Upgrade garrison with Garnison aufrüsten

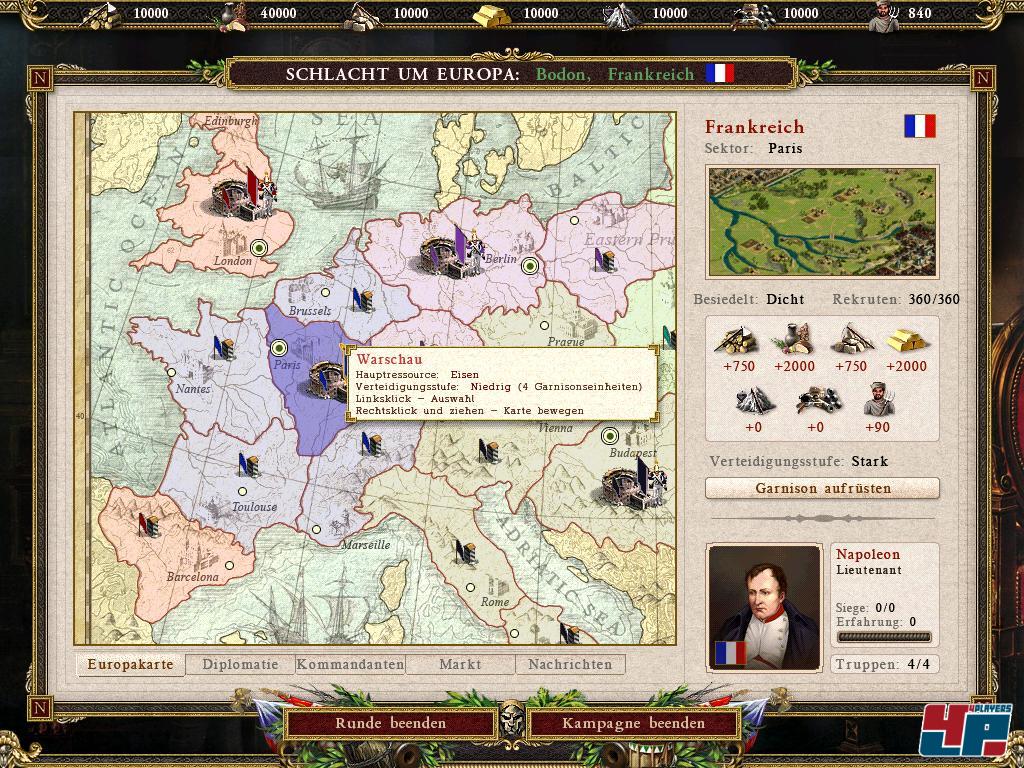point(822,488)
